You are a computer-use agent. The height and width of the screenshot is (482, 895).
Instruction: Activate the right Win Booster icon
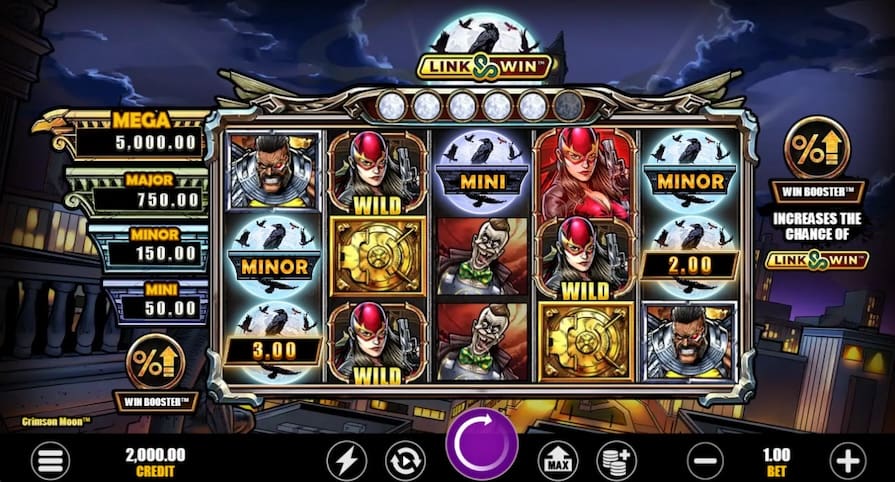(x=817, y=147)
